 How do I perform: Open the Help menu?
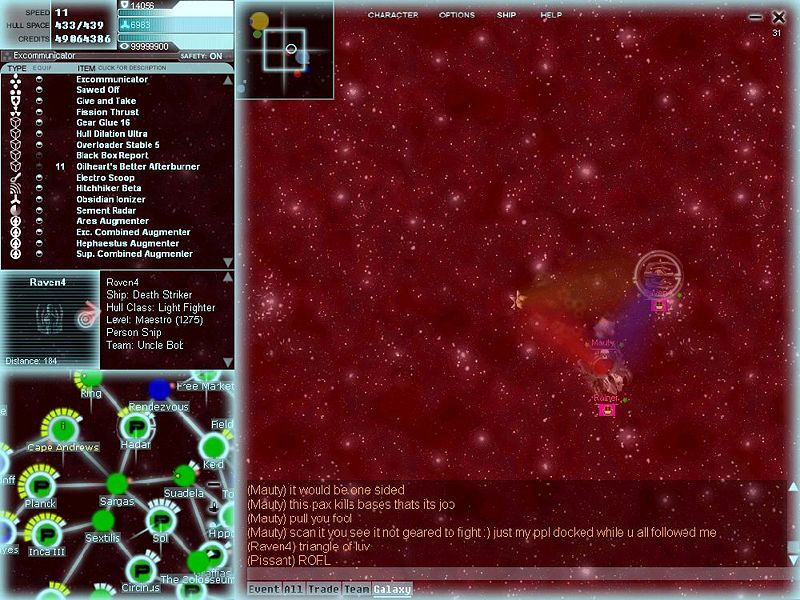click(551, 15)
